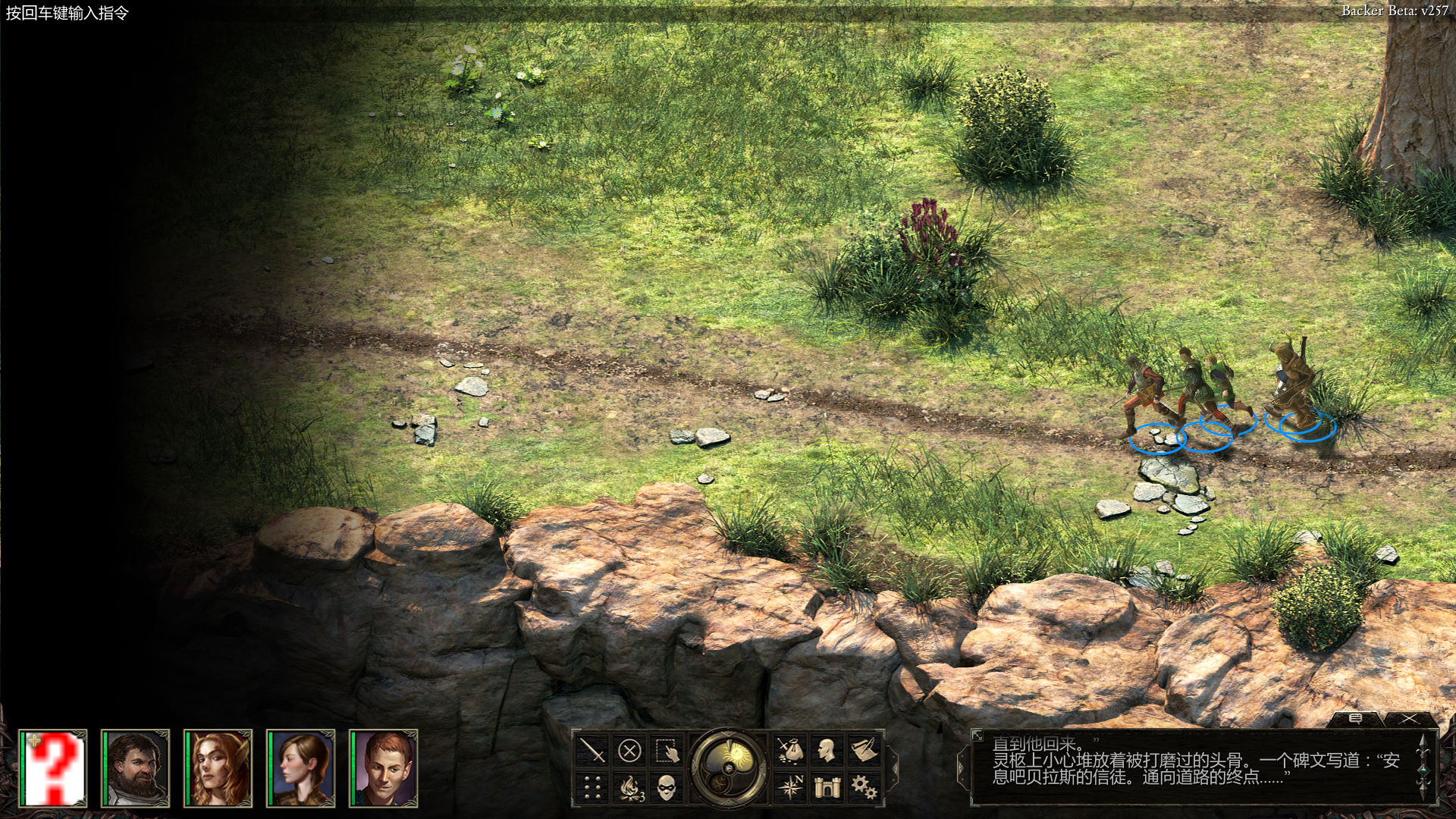Open the character sheet head icon

point(827,751)
